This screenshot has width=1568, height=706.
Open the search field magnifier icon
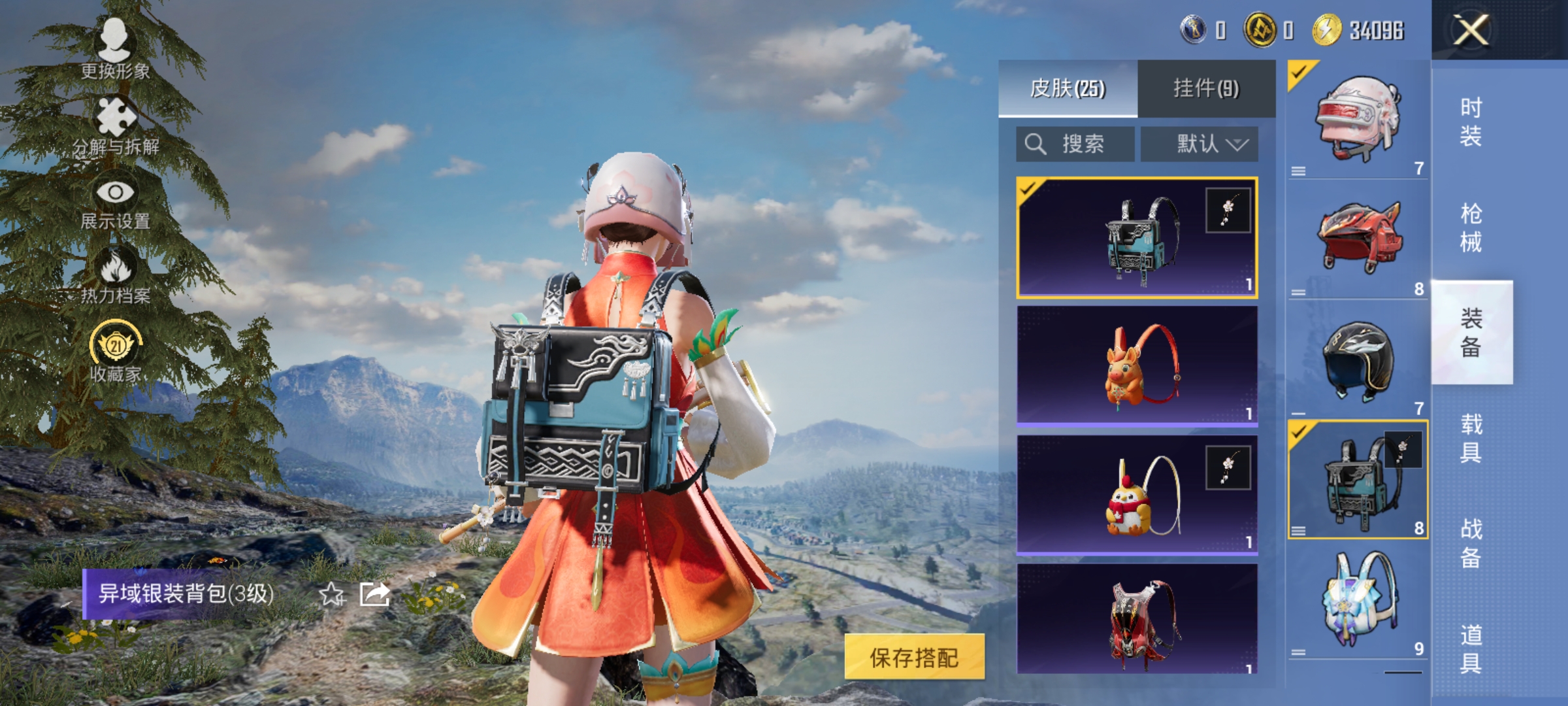[1036, 143]
